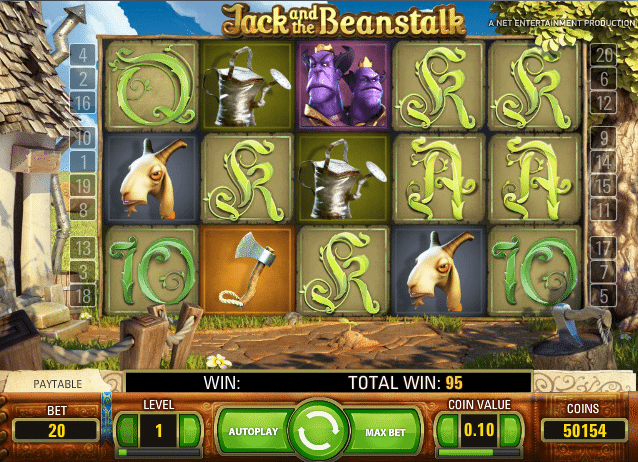Screen dimensions: 638x462
Task: Decrease the bet Level
Action: 126,431
